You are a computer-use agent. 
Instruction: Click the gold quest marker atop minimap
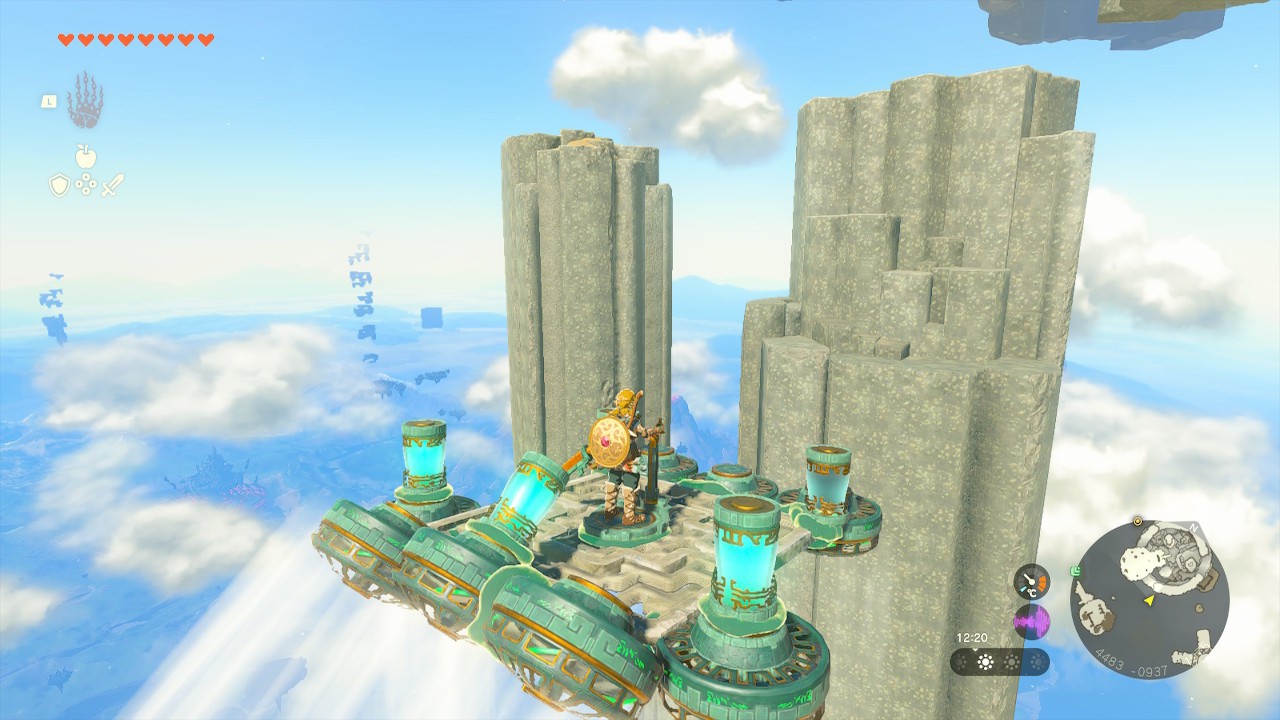(x=1138, y=521)
